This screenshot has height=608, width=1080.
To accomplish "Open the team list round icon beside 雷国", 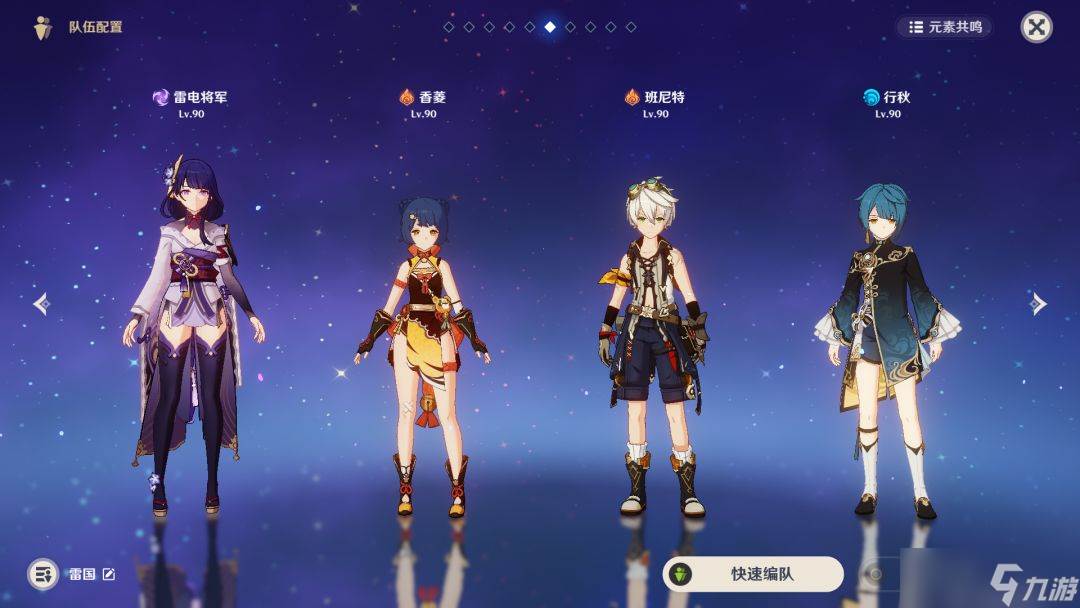I will click(x=43, y=574).
